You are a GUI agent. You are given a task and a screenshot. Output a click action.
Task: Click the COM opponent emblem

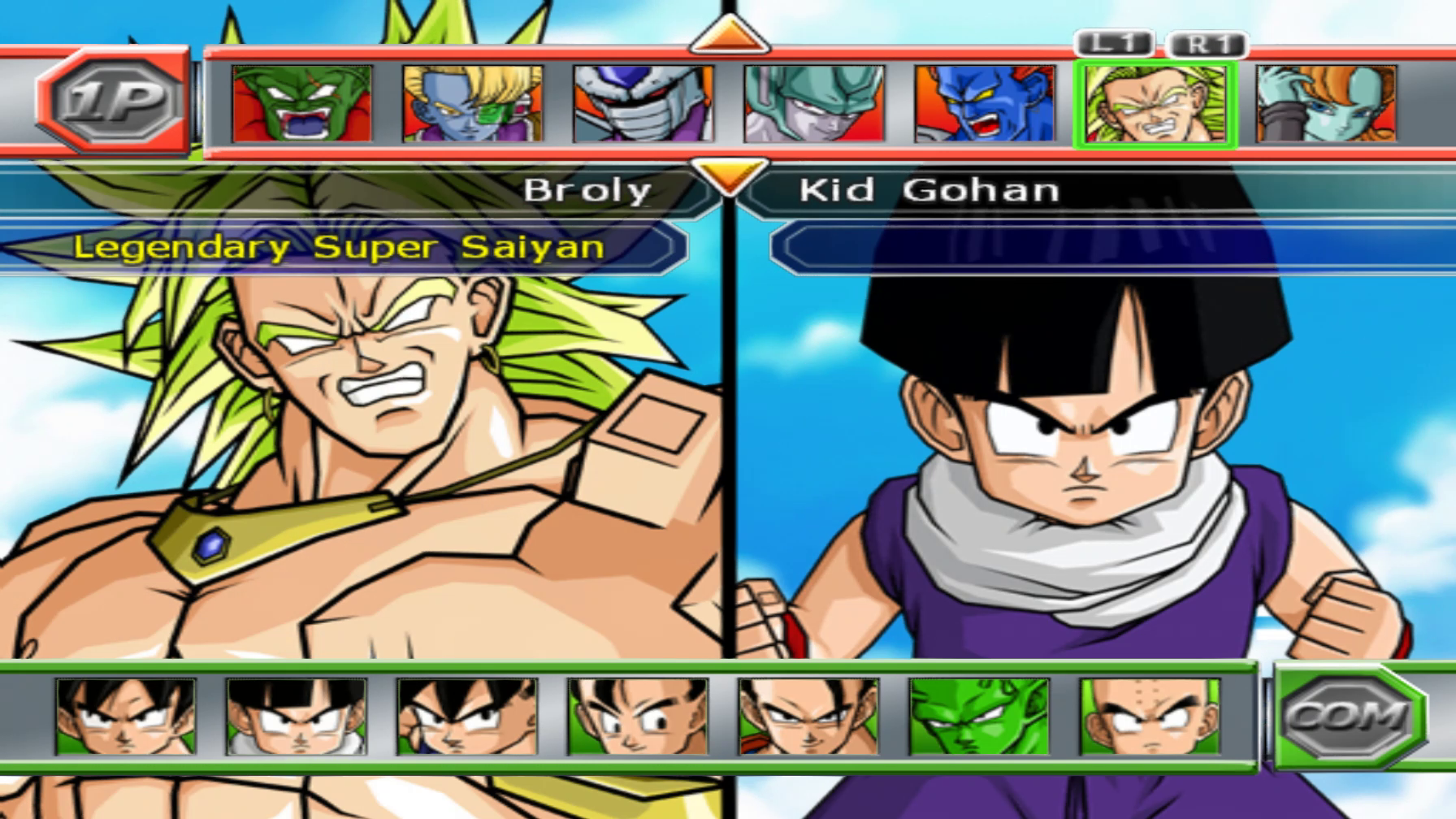[x=1345, y=720]
